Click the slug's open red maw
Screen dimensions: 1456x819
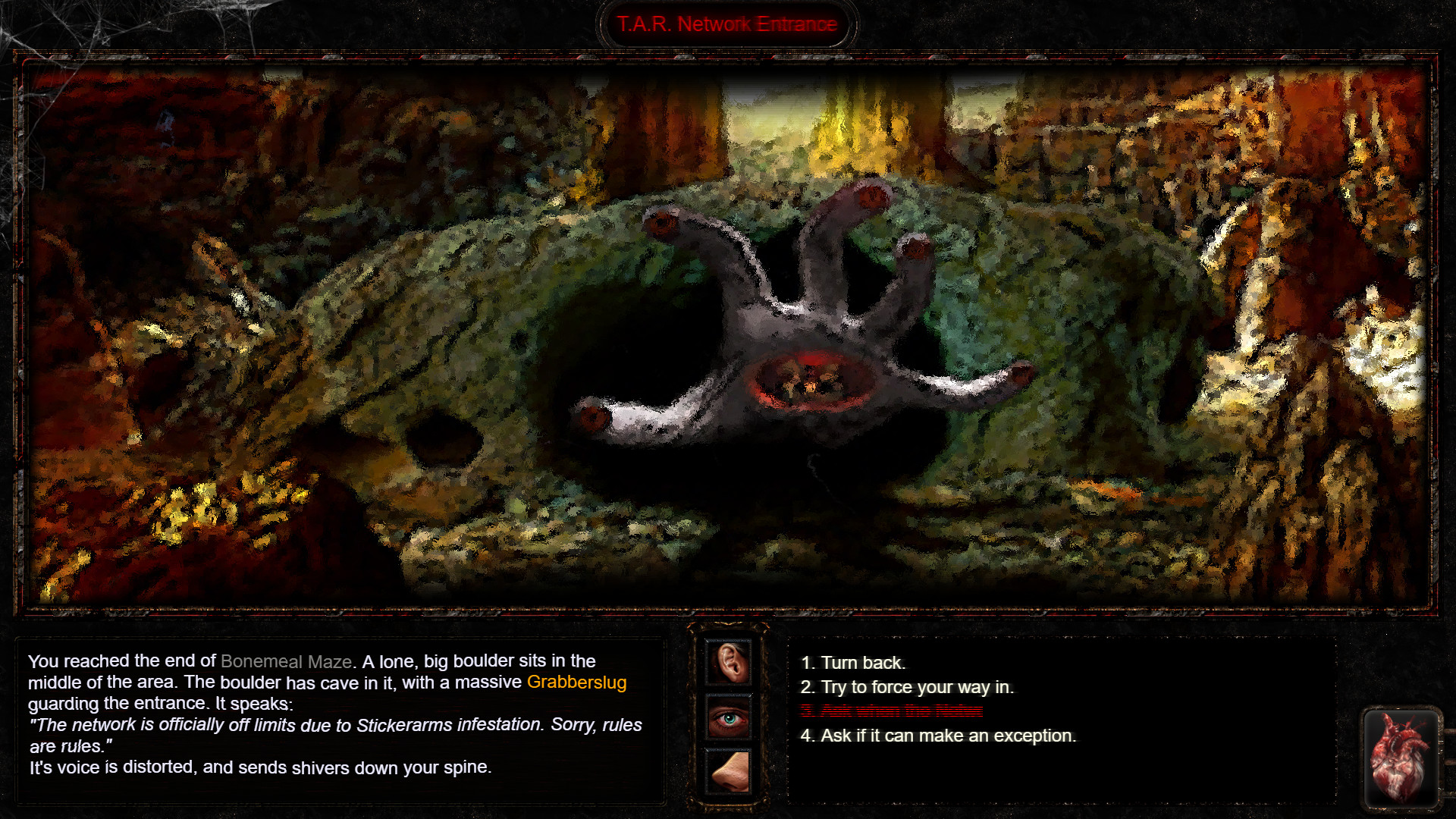point(808,379)
